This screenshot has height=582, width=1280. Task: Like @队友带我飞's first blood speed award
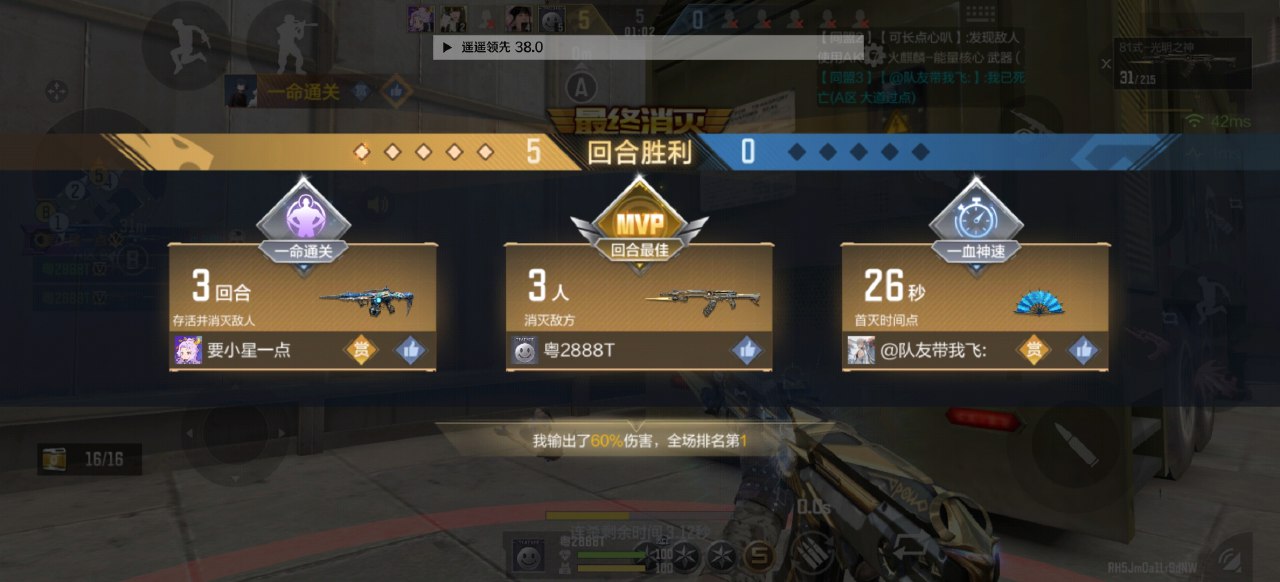pos(1083,350)
